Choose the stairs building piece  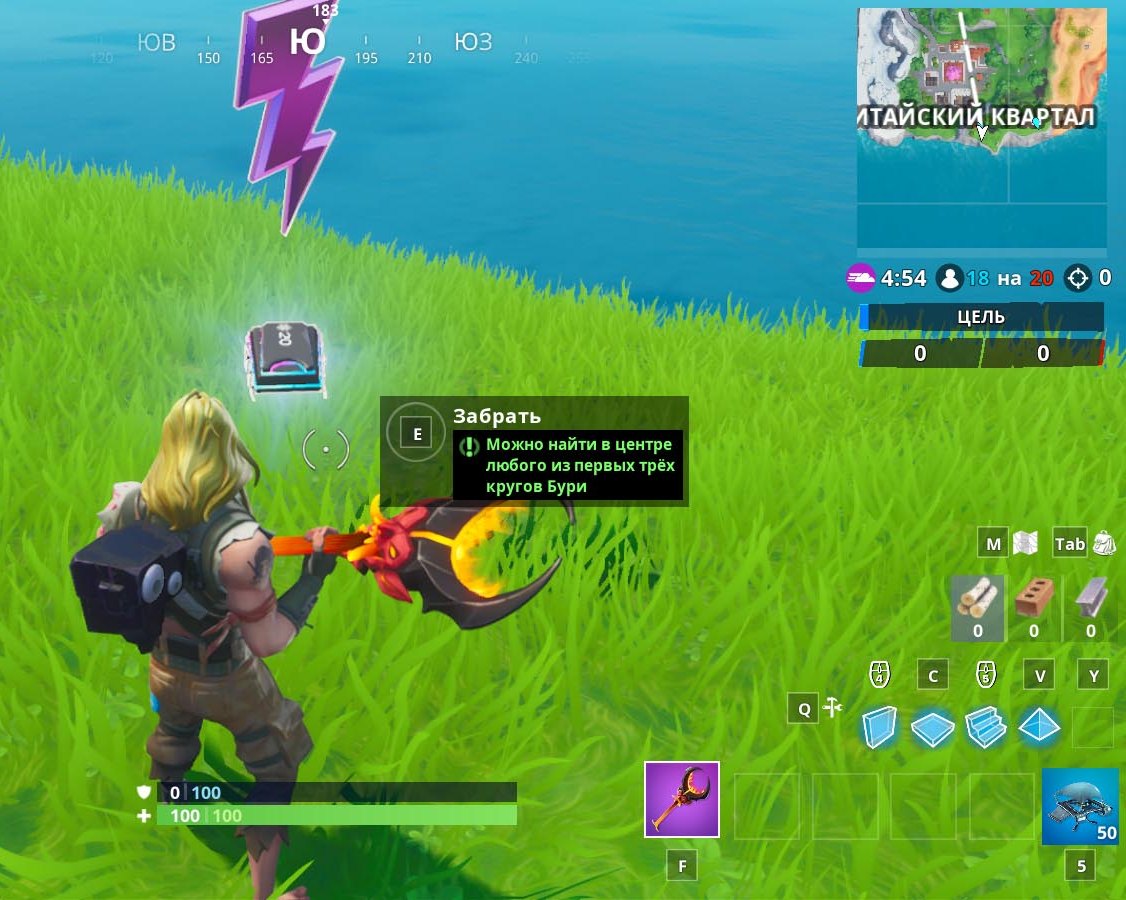tap(986, 727)
